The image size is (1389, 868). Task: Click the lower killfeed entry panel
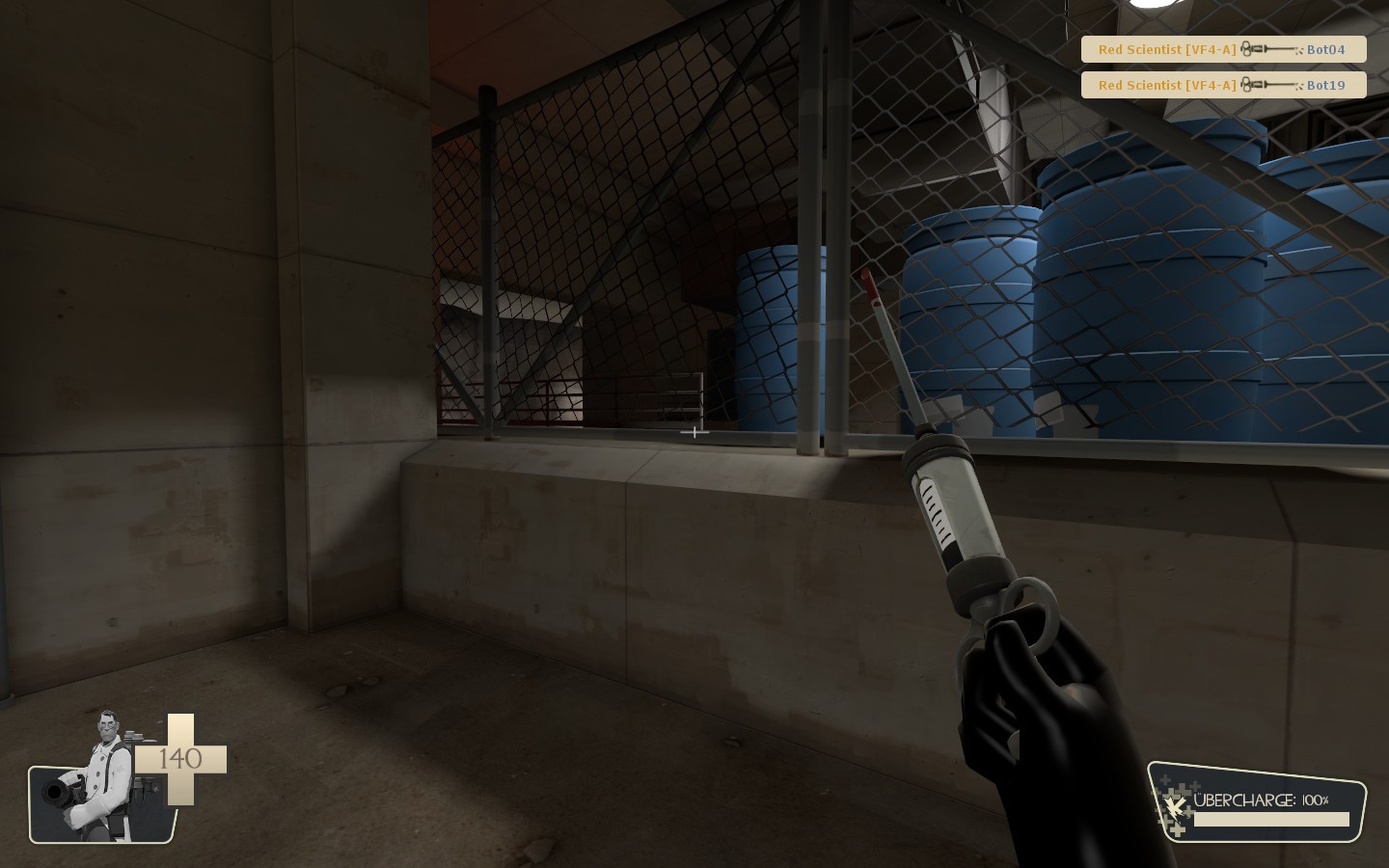1223,85
